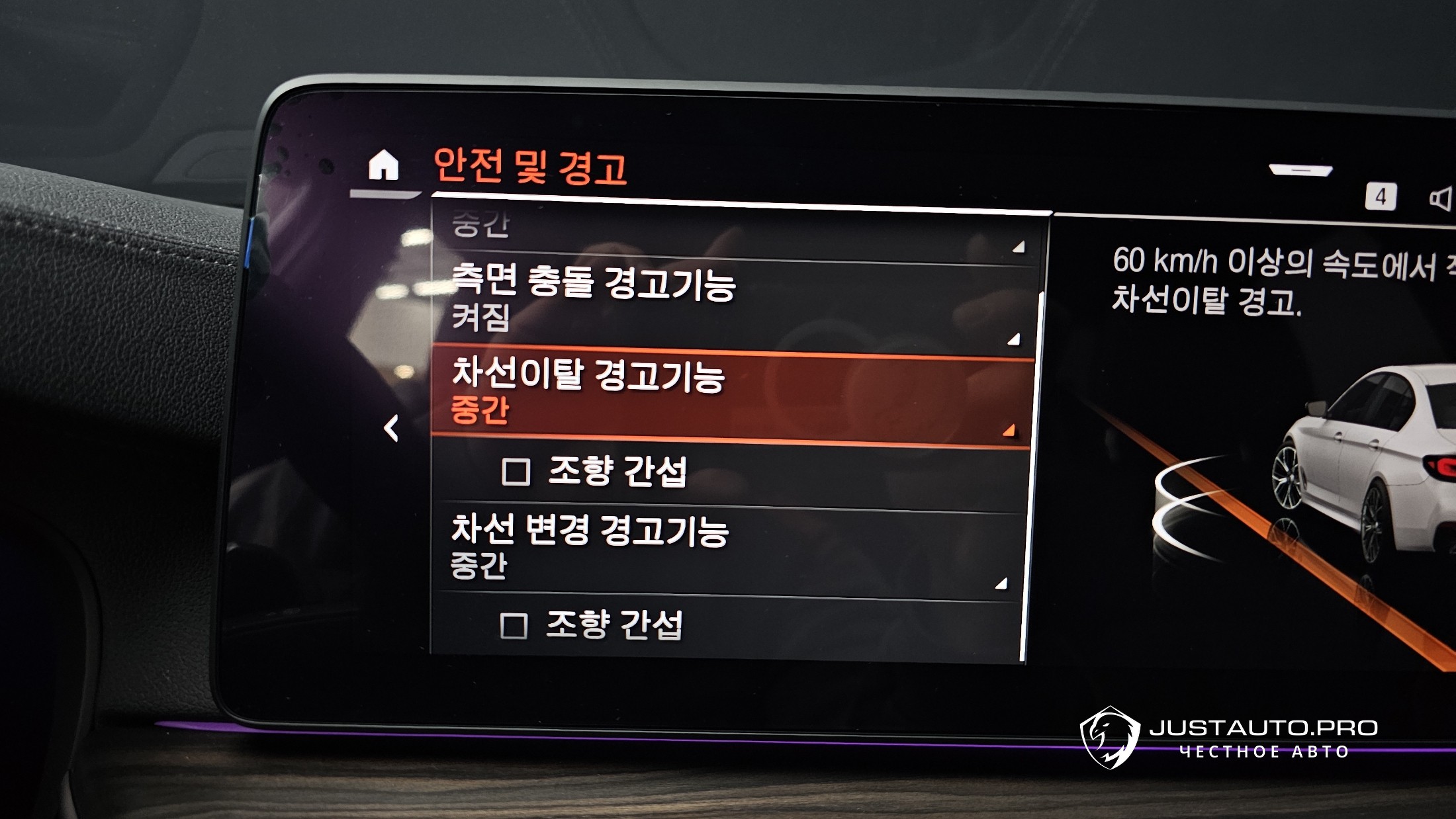Screen dimensions: 1456x819
Task: Open the notifications badge showing 4
Action: [1381, 196]
